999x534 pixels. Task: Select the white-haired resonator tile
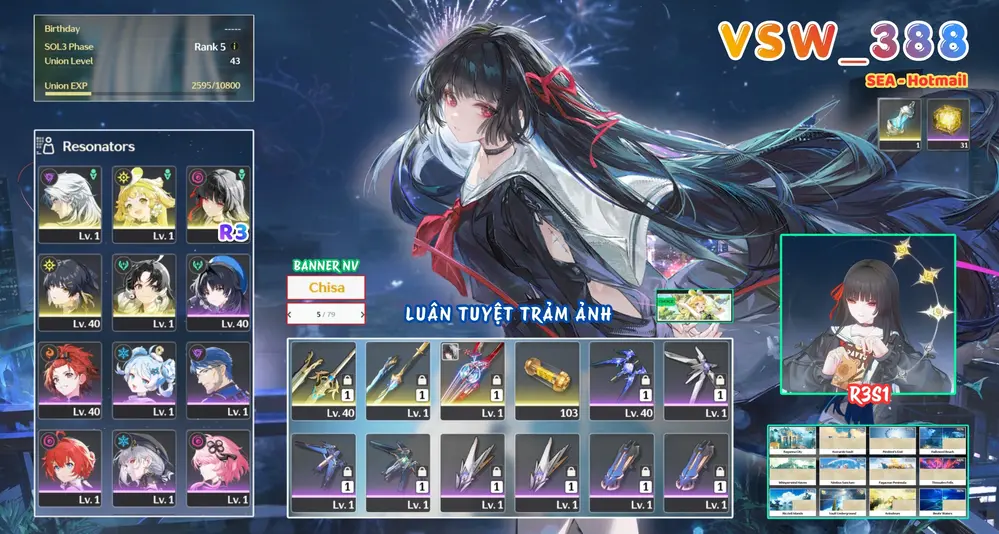pyautogui.click(x=69, y=203)
